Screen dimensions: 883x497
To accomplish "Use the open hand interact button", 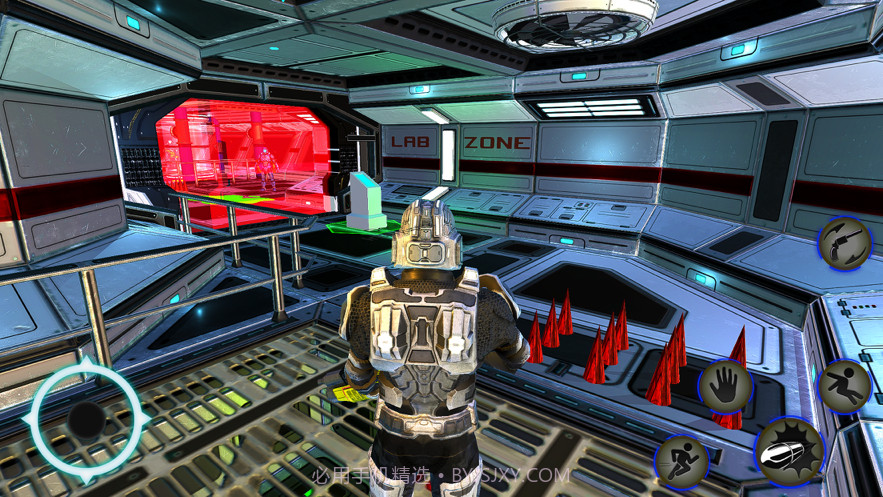I will coord(724,386).
